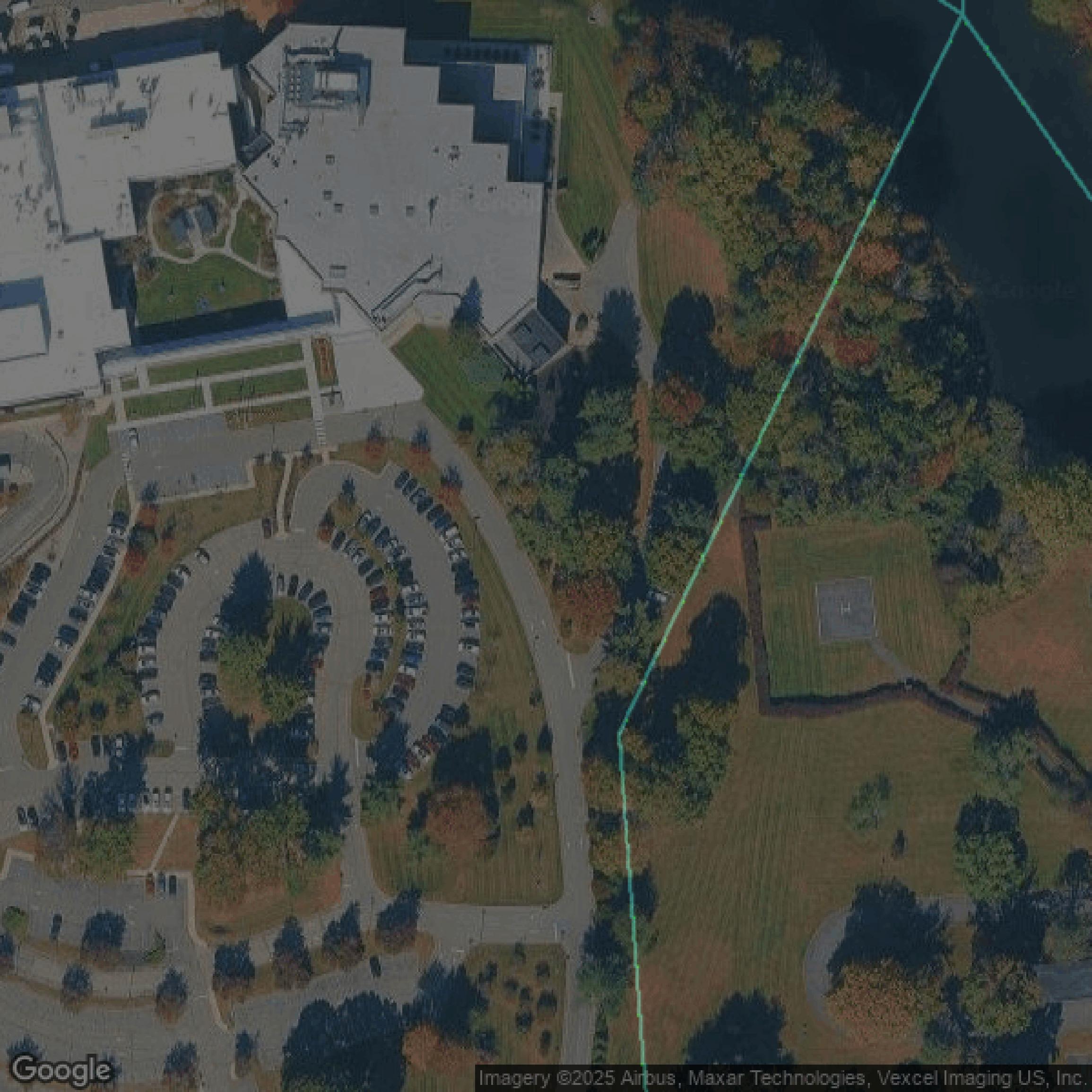
Task: Click the Google logo watermark
Action: [x=61, y=1070]
